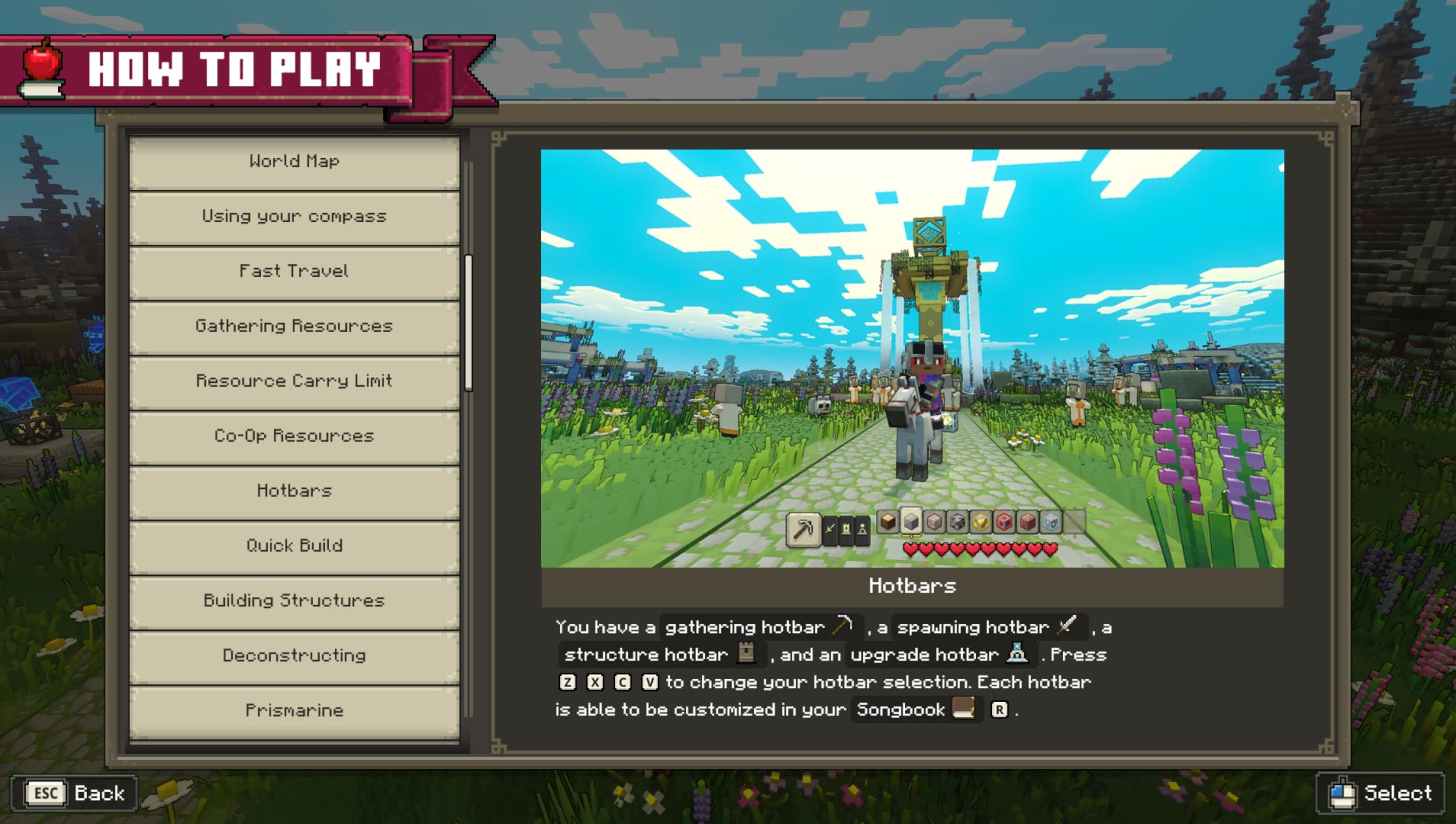1456x824 pixels.
Task: Click the Z key icon in the text
Action: tap(566, 681)
